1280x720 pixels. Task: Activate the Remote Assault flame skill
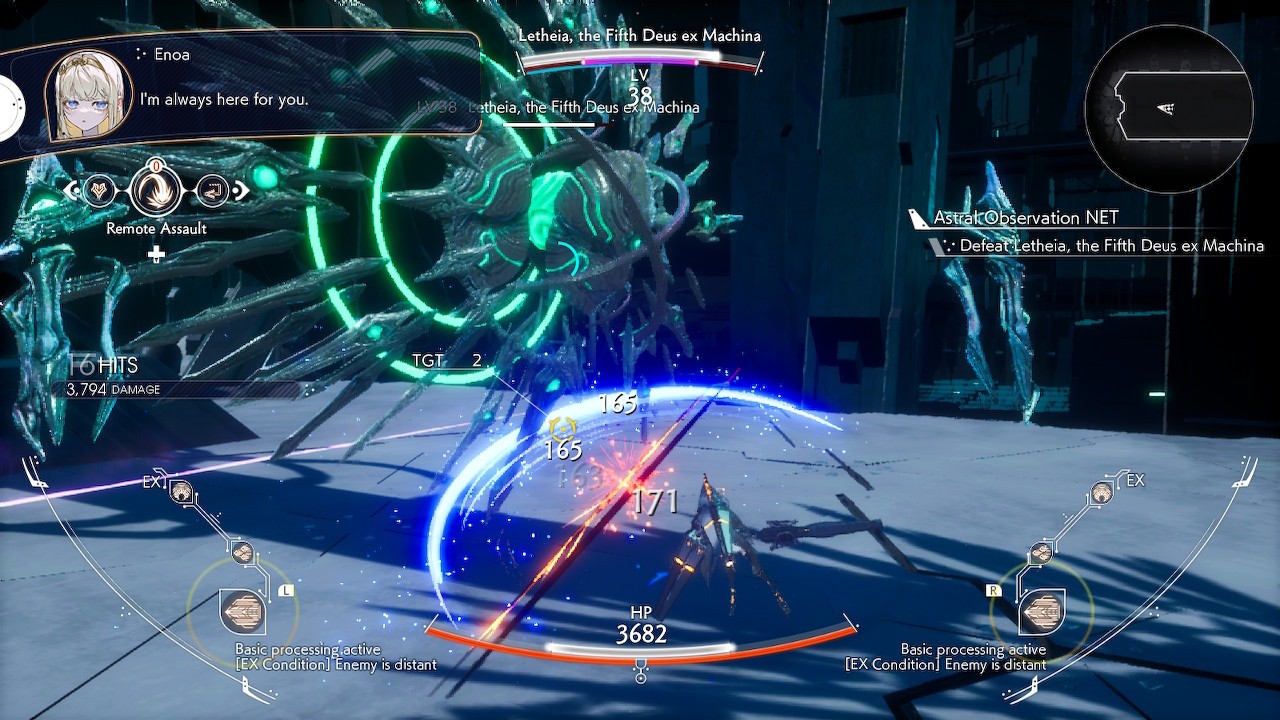(x=156, y=189)
